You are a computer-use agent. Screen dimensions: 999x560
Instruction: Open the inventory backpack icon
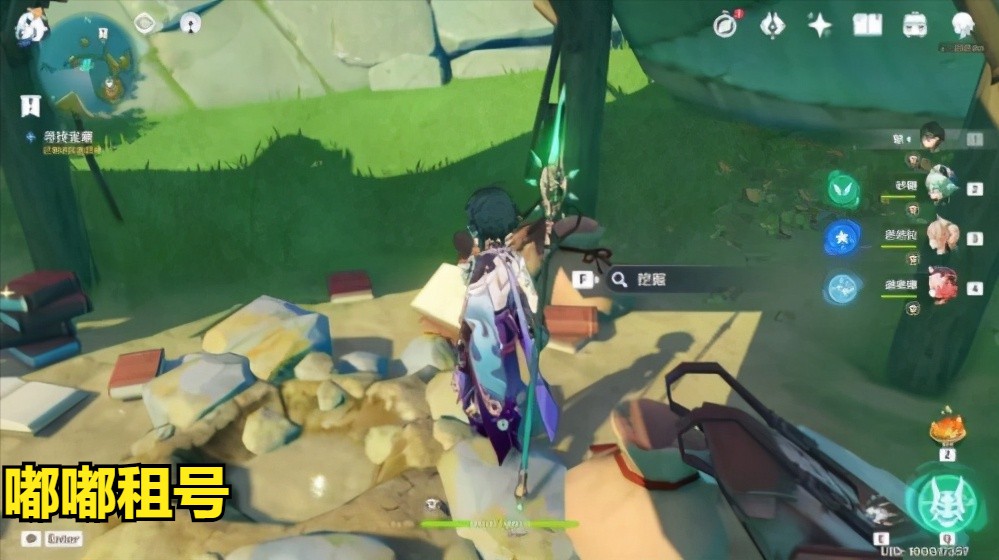click(x=914, y=25)
